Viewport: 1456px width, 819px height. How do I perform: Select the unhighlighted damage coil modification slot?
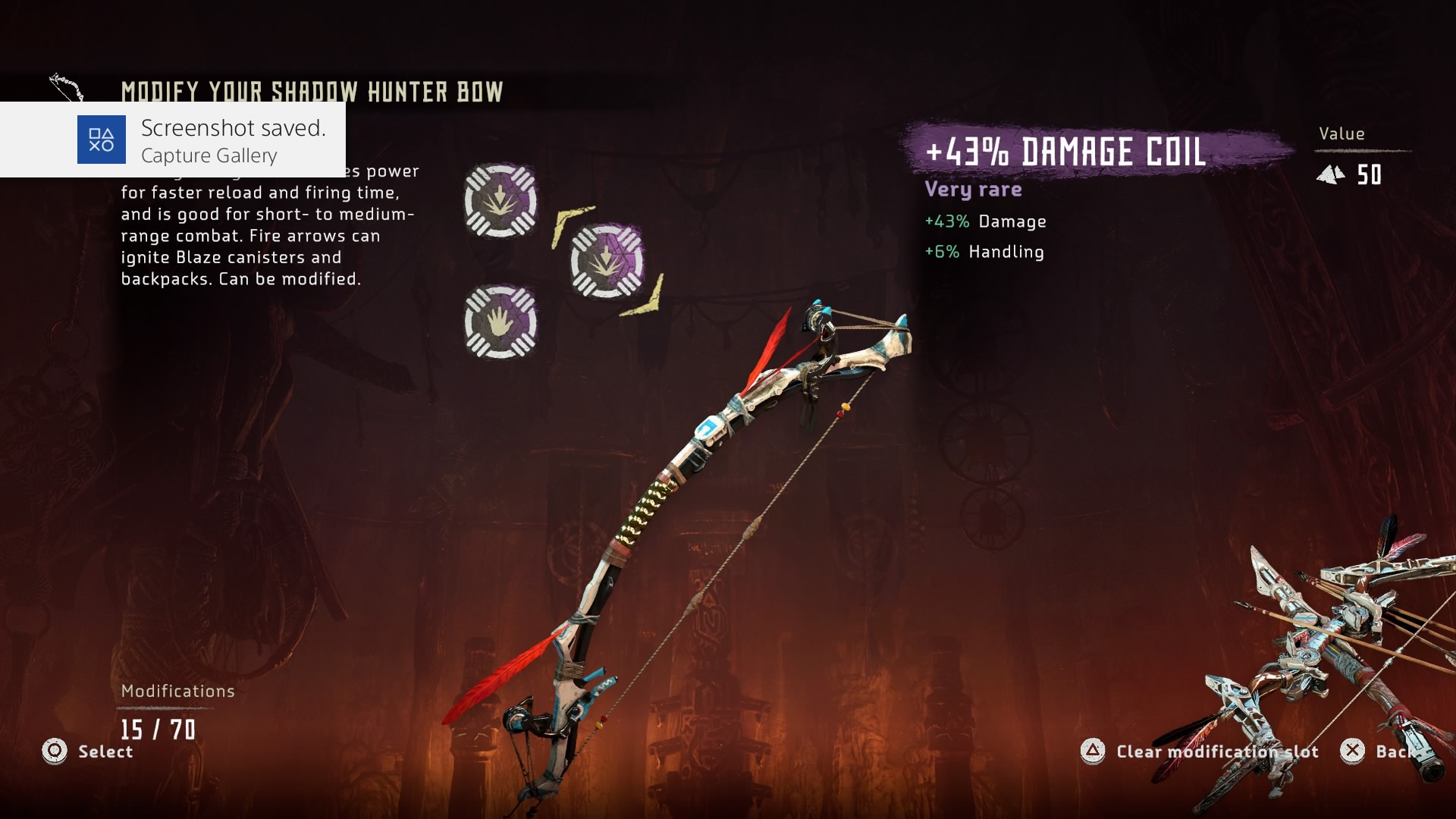coord(500,201)
